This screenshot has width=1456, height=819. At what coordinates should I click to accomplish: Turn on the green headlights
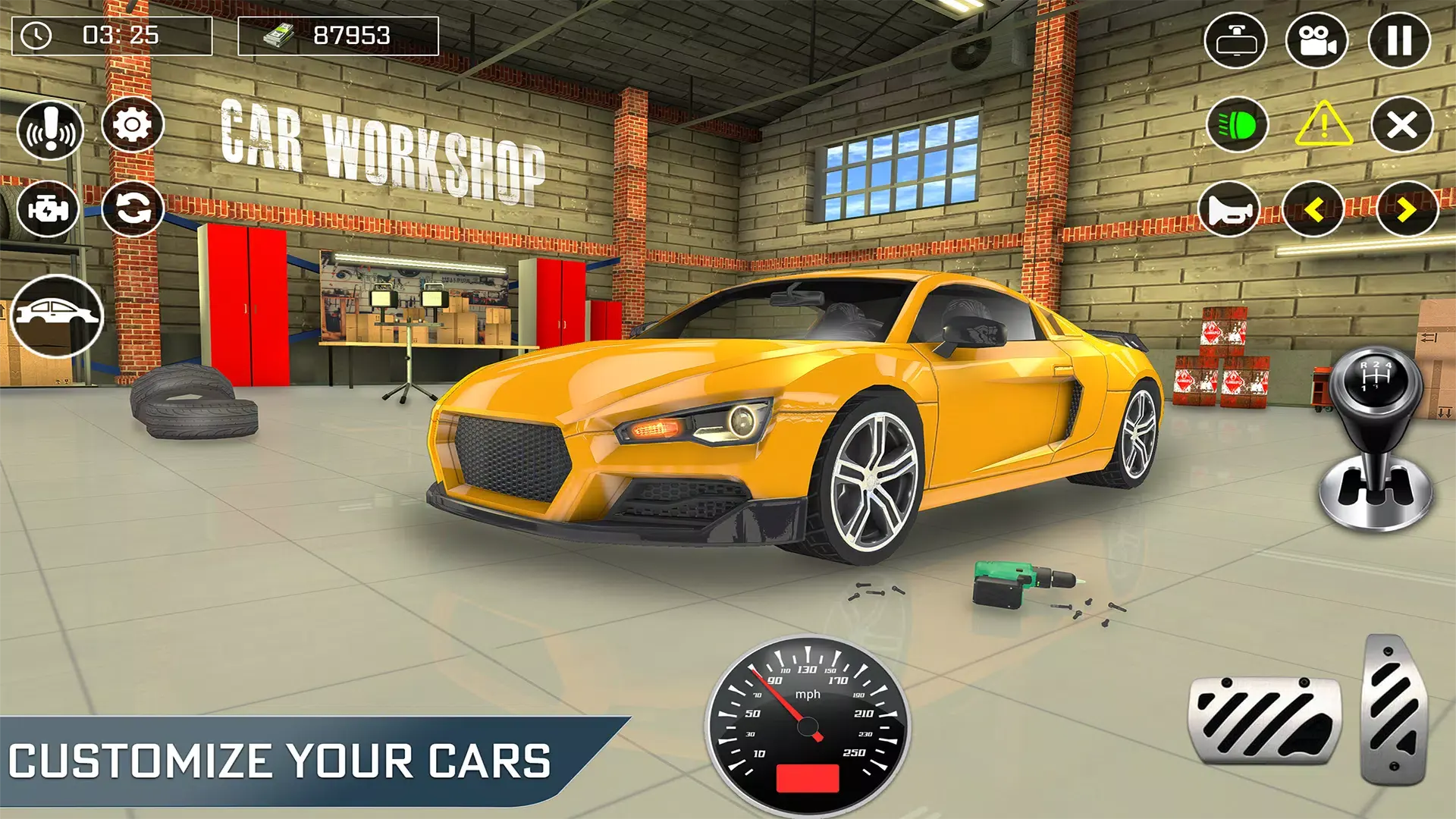click(x=1238, y=124)
